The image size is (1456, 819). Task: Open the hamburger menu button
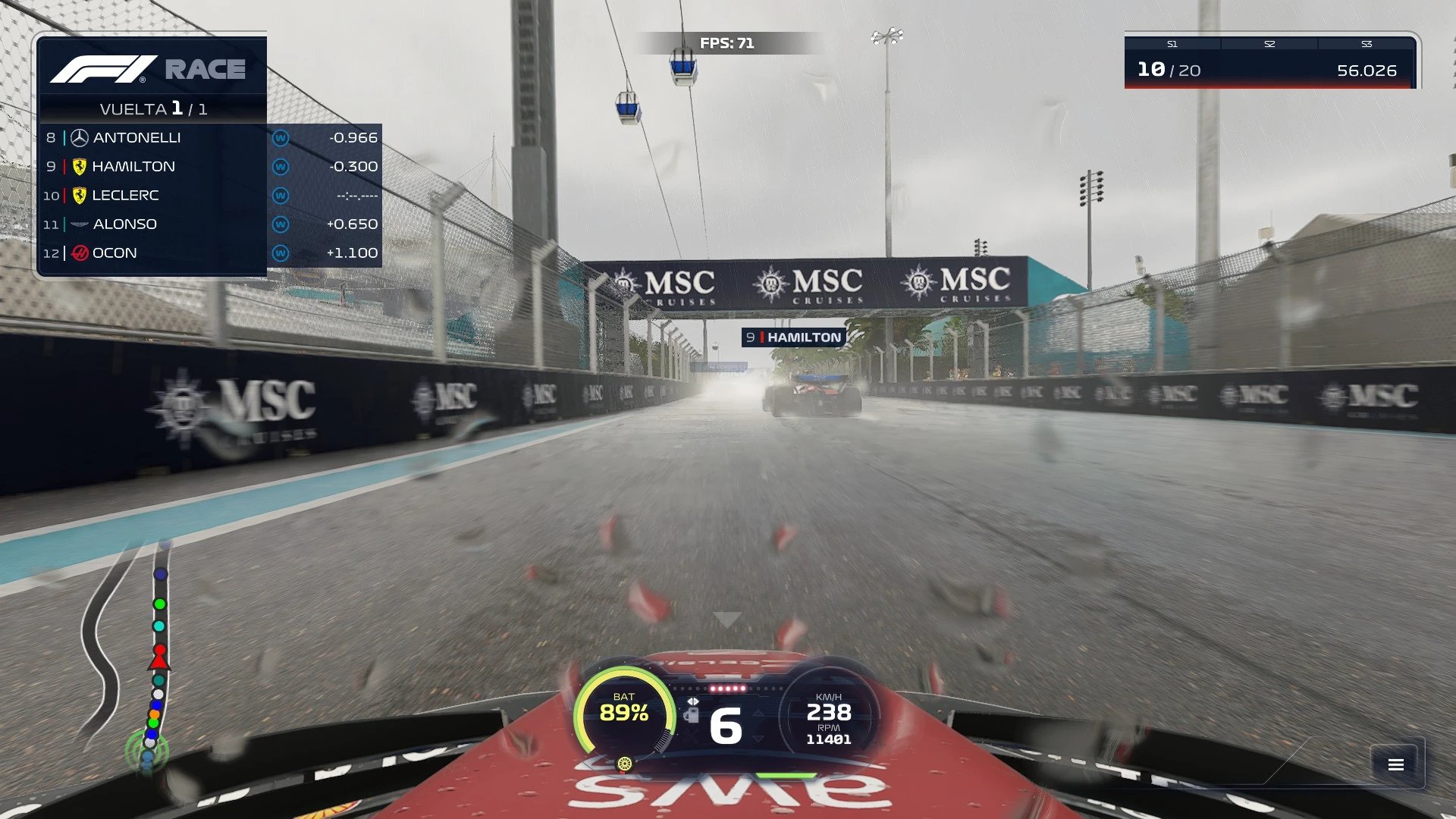tap(1396, 764)
